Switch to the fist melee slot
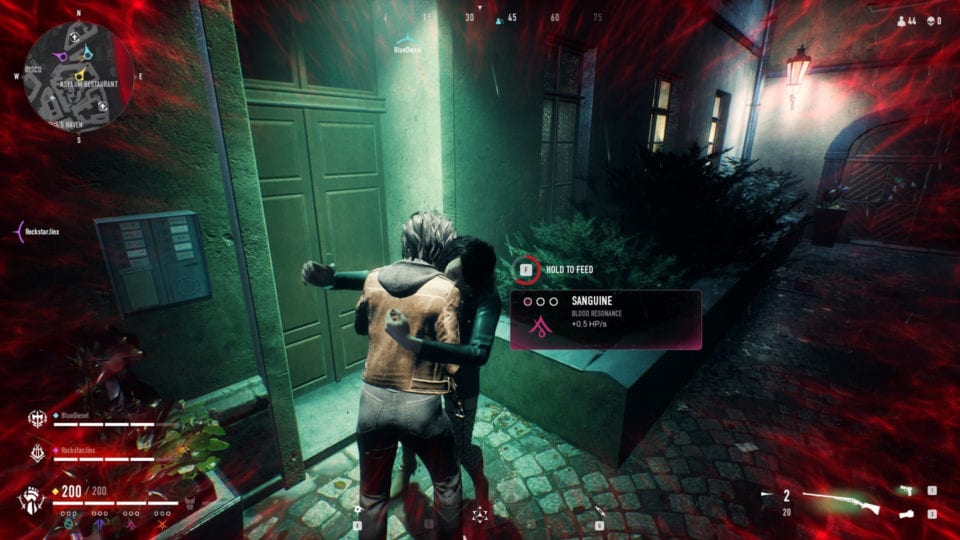960x540 pixels. pos(906,514)
